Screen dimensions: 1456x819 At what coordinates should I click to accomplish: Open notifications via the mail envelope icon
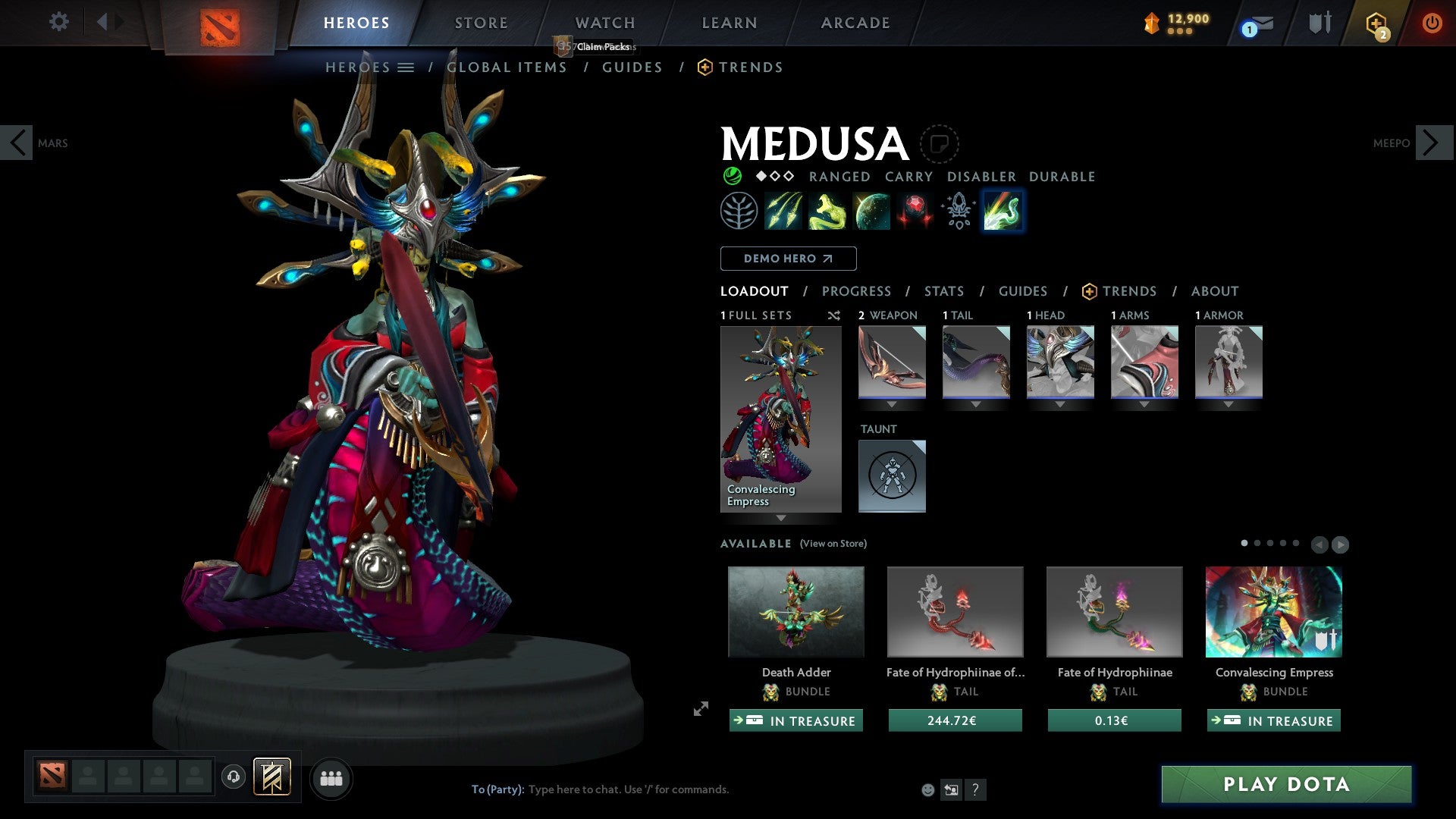pyautogui.click(x=1261, y=23)
